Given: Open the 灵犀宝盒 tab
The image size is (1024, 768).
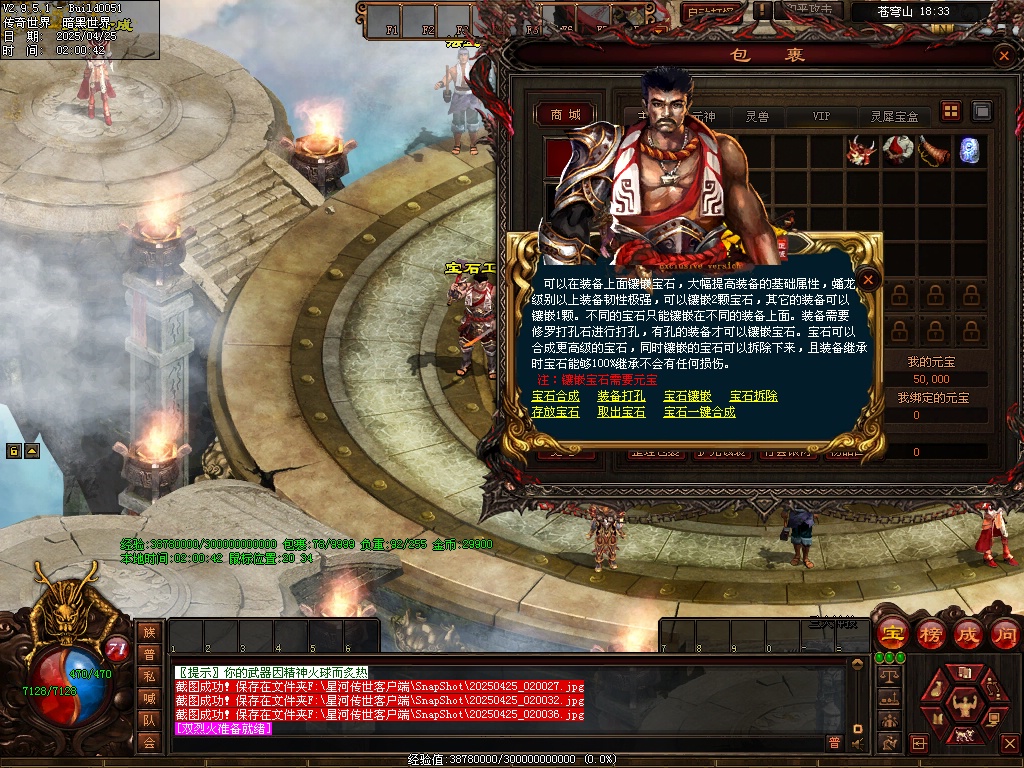Looking at the screenshot, I should tap(894, 117).
